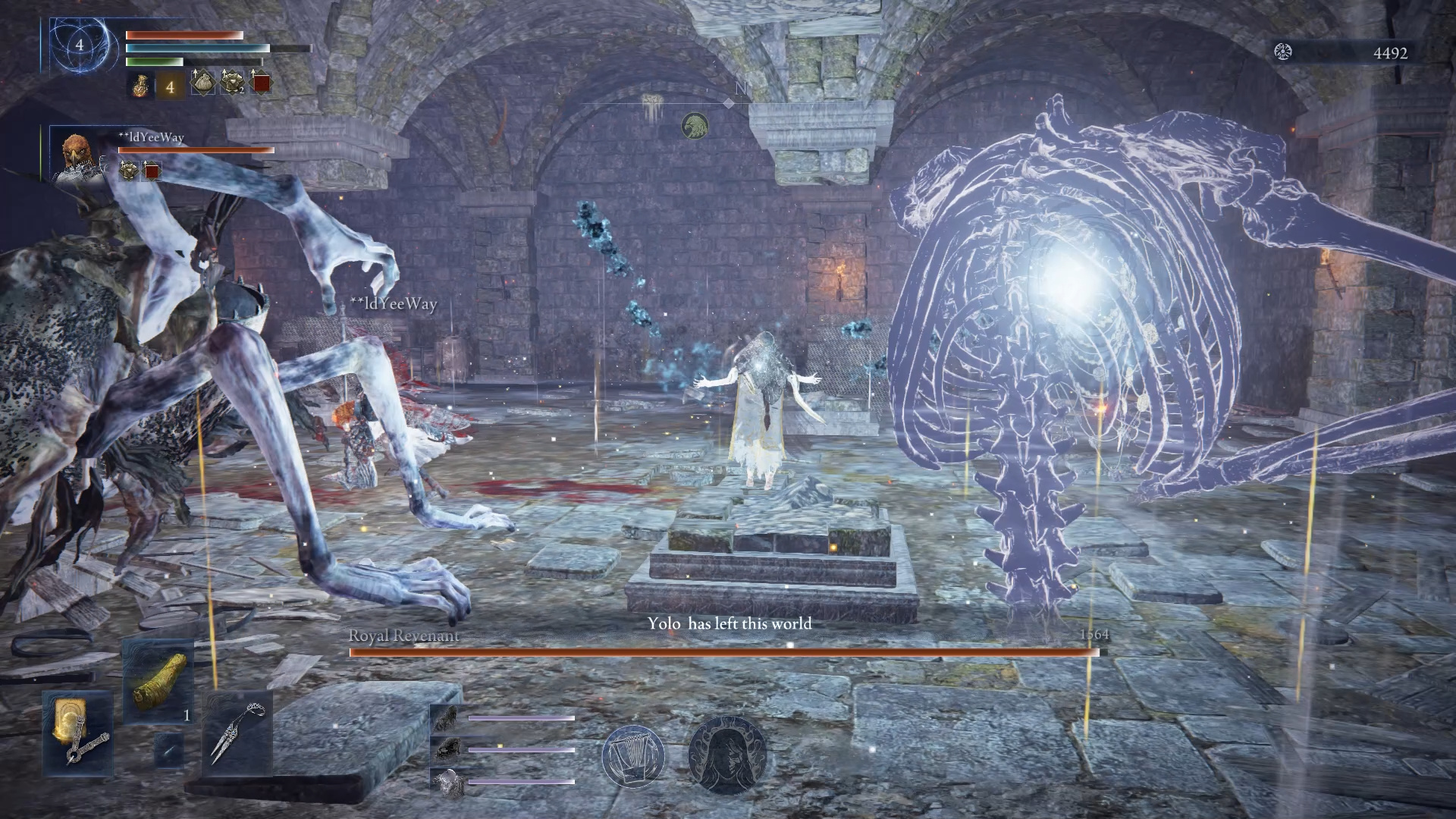
Task: Select the left-hand seal and claw slot
Action: tap(77, 733)
